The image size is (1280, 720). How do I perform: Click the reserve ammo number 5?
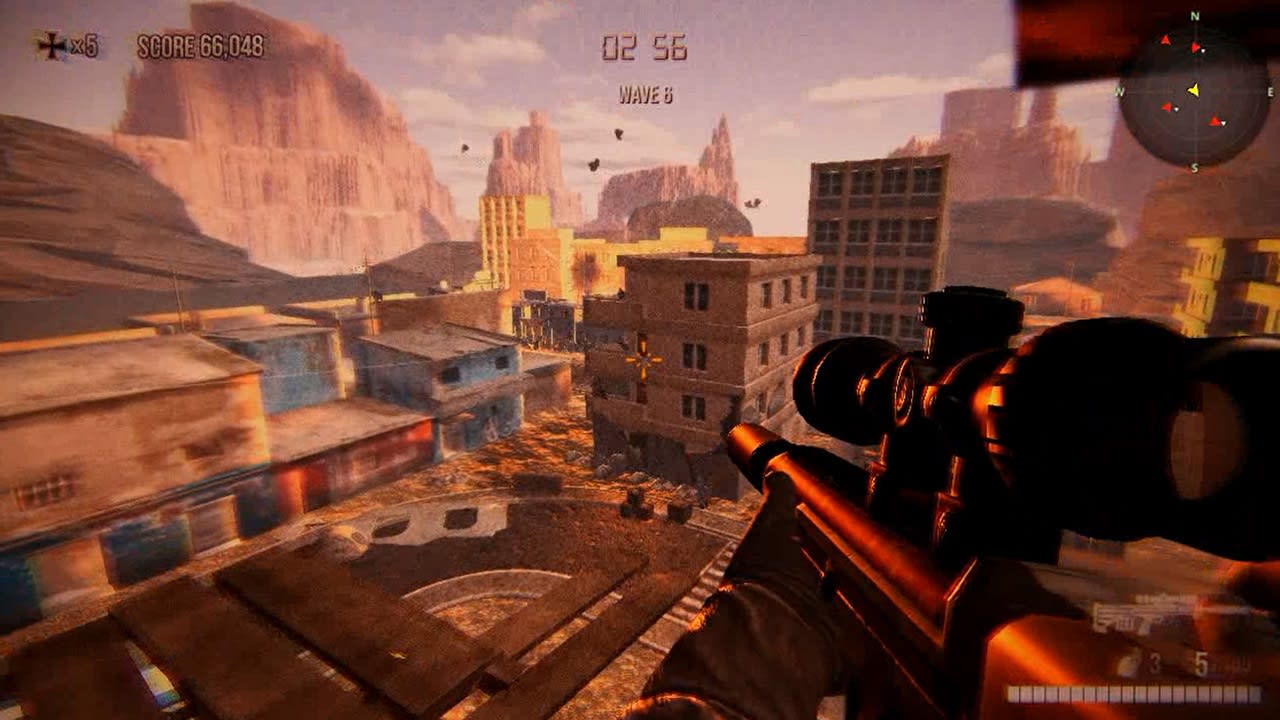pyautogui.click(x=1201, y=664)
